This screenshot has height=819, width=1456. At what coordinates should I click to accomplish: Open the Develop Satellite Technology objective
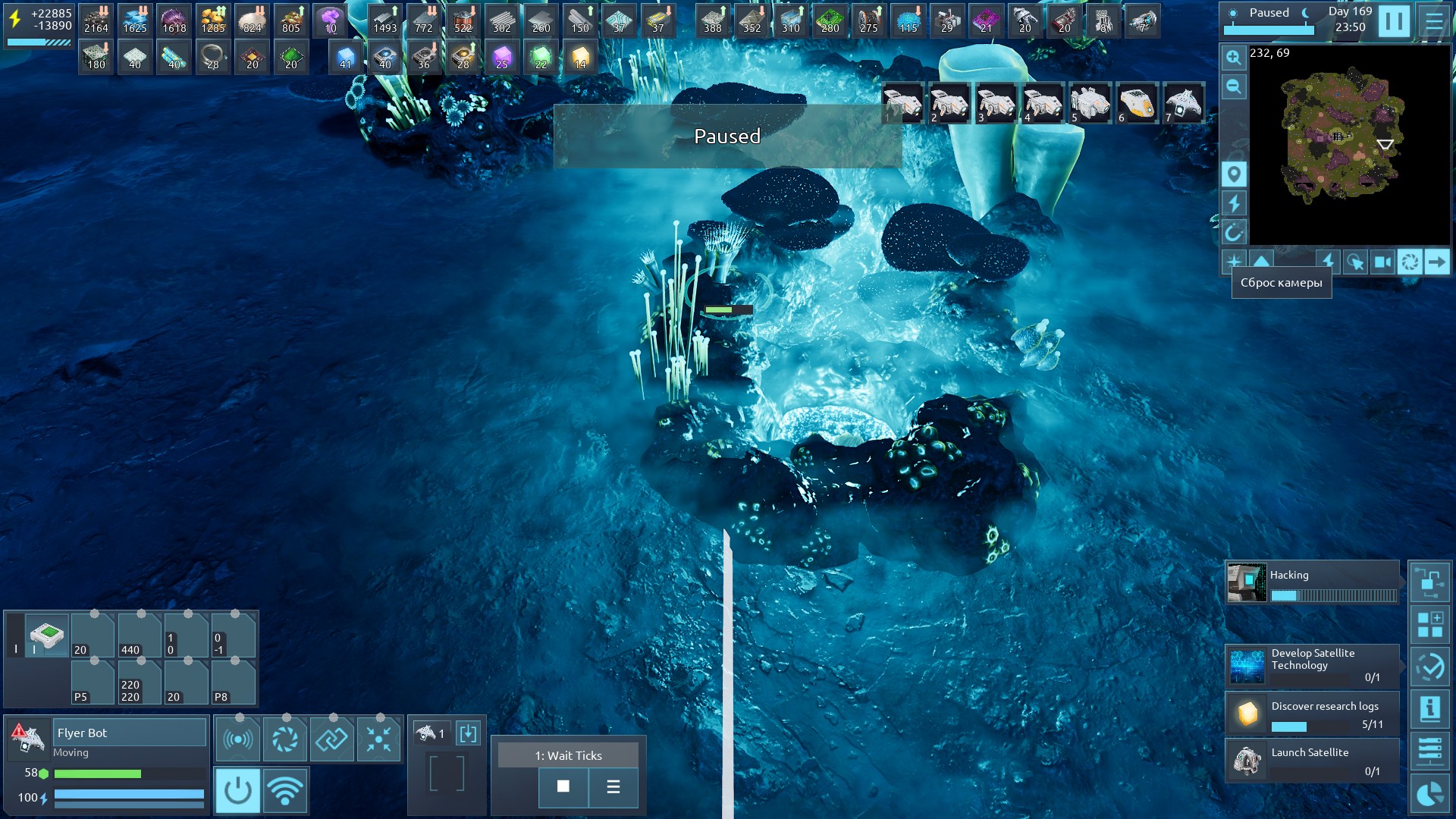pos(1312,665)
